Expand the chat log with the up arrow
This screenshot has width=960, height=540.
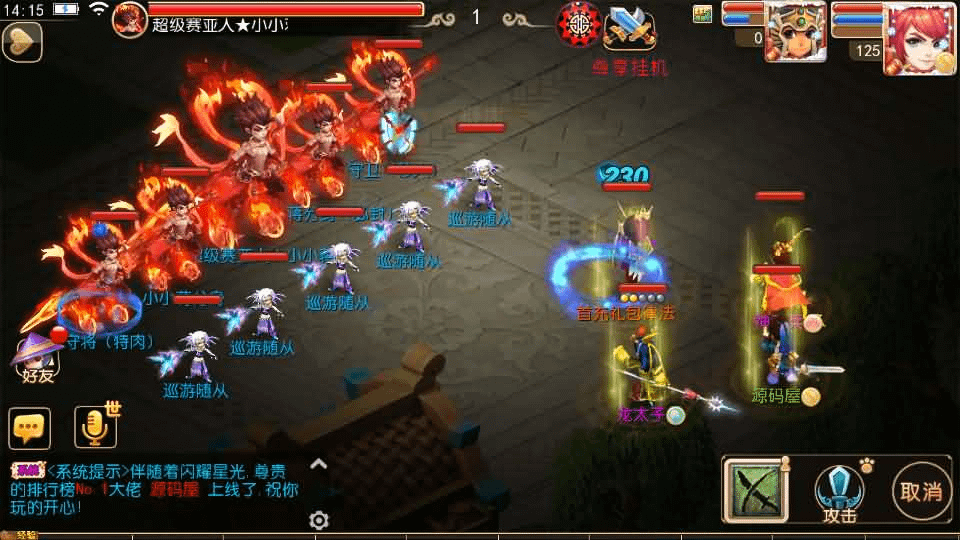(319, 464)
